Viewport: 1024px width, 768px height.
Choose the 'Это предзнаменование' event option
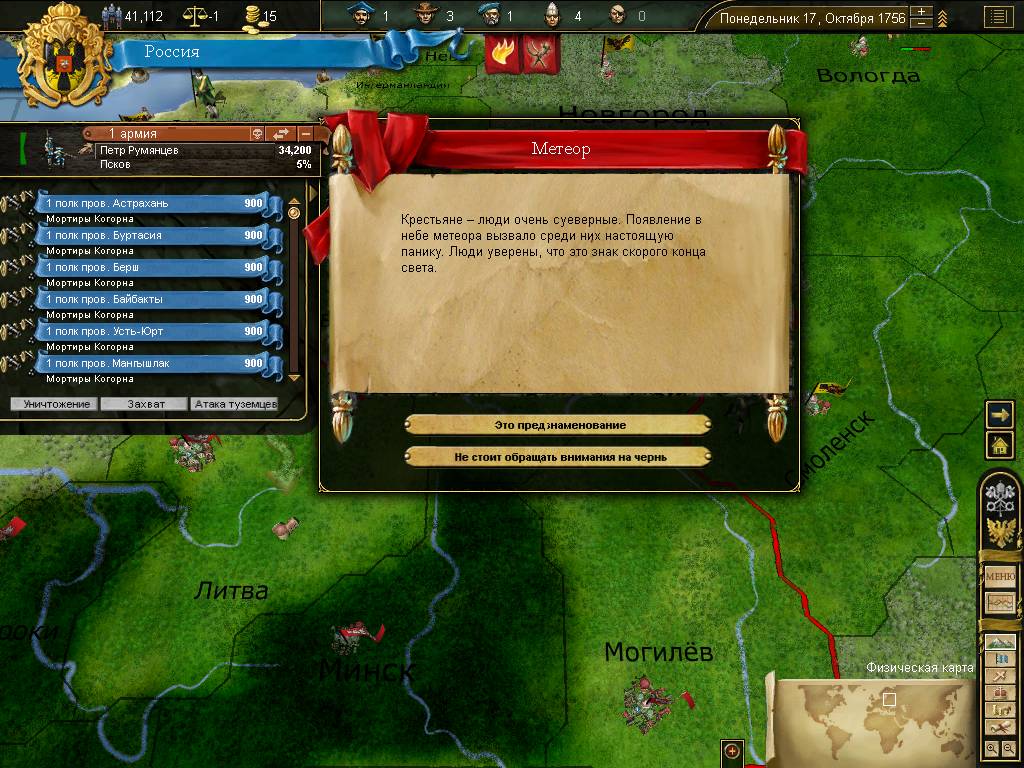coord(558,425)
